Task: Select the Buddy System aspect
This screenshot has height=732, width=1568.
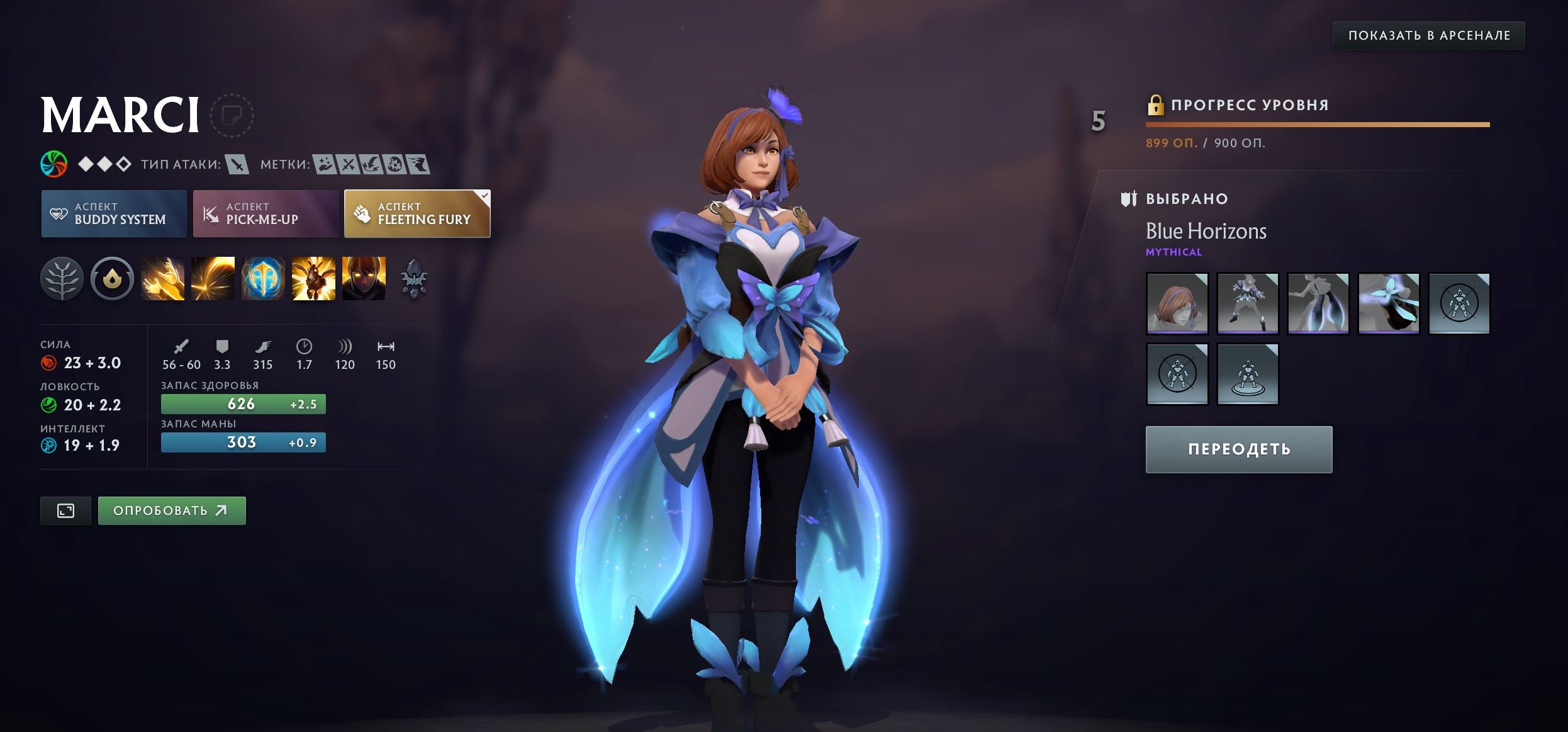Action: pyautogui.click(x=113, y=214)
